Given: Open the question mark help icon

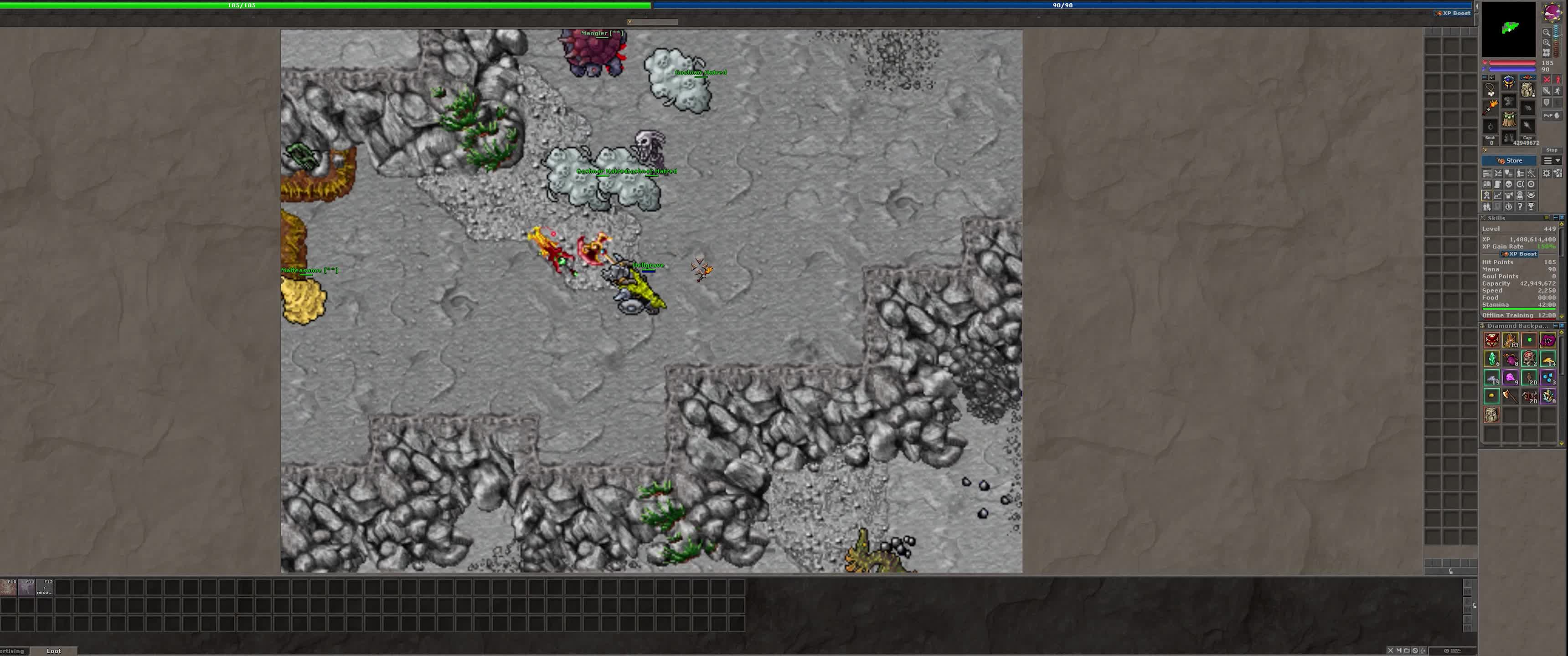Looking at the screenshot, I should coord(1520,206).
